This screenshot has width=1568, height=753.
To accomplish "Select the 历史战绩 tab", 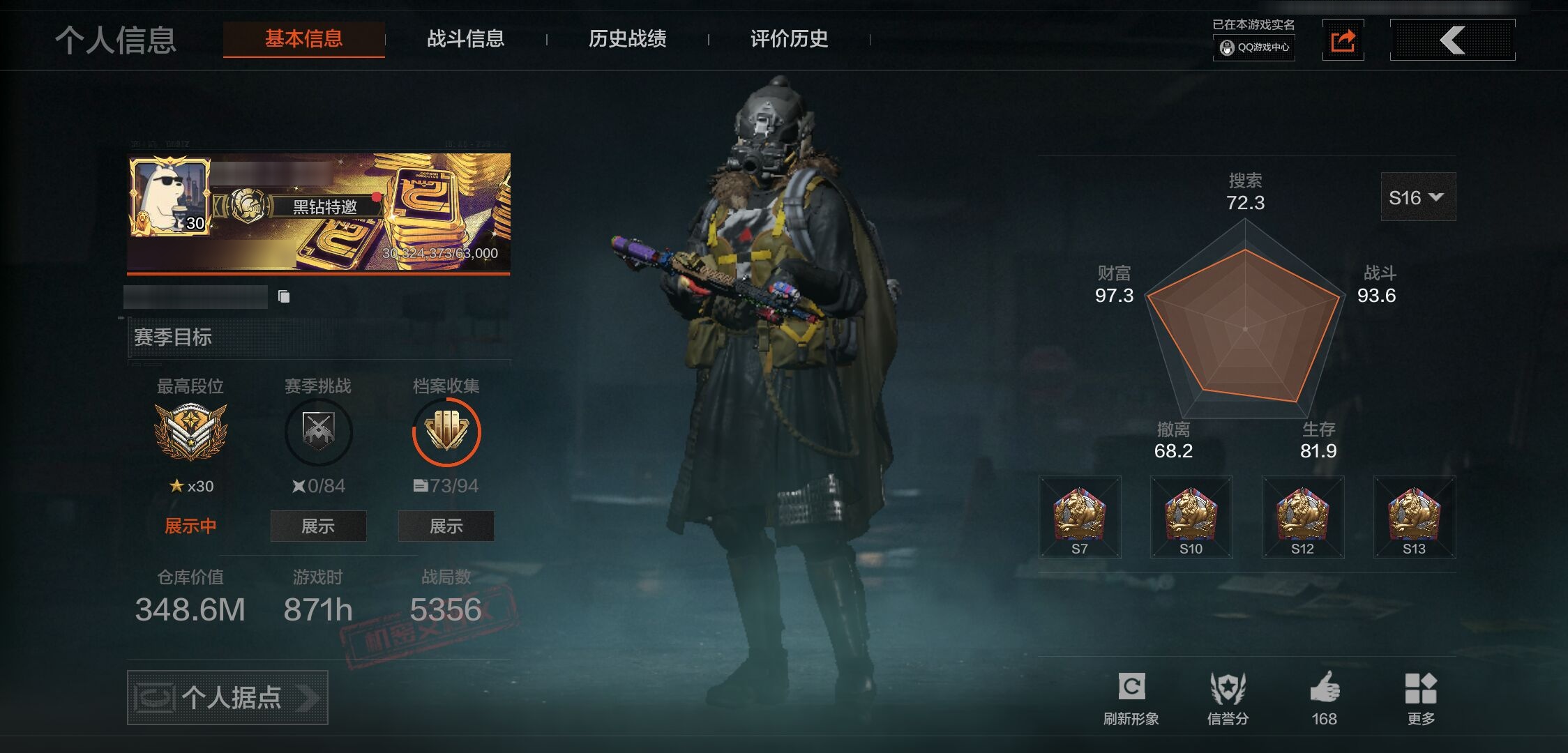I will point(627,39).
